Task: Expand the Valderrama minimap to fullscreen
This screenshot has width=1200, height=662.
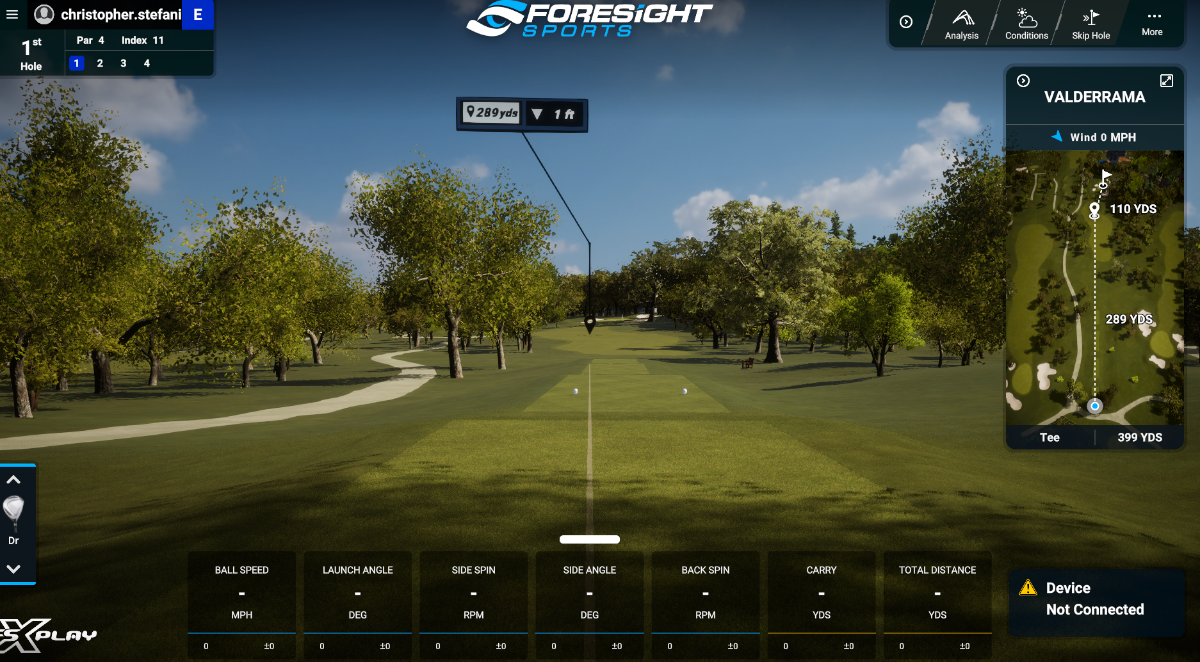Action: [1166, 80]
